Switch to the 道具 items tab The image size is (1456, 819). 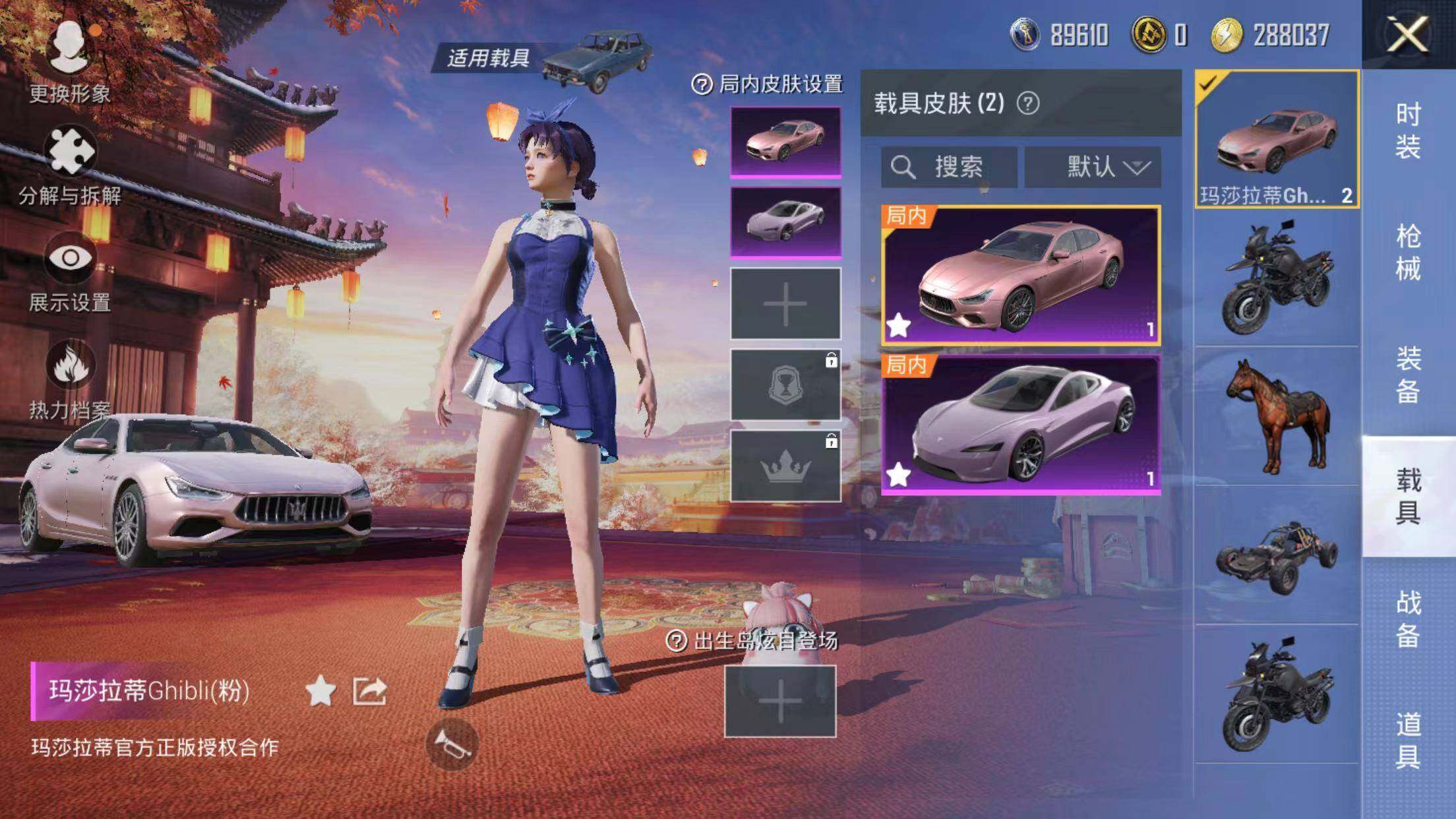(x=1407, y=741)
